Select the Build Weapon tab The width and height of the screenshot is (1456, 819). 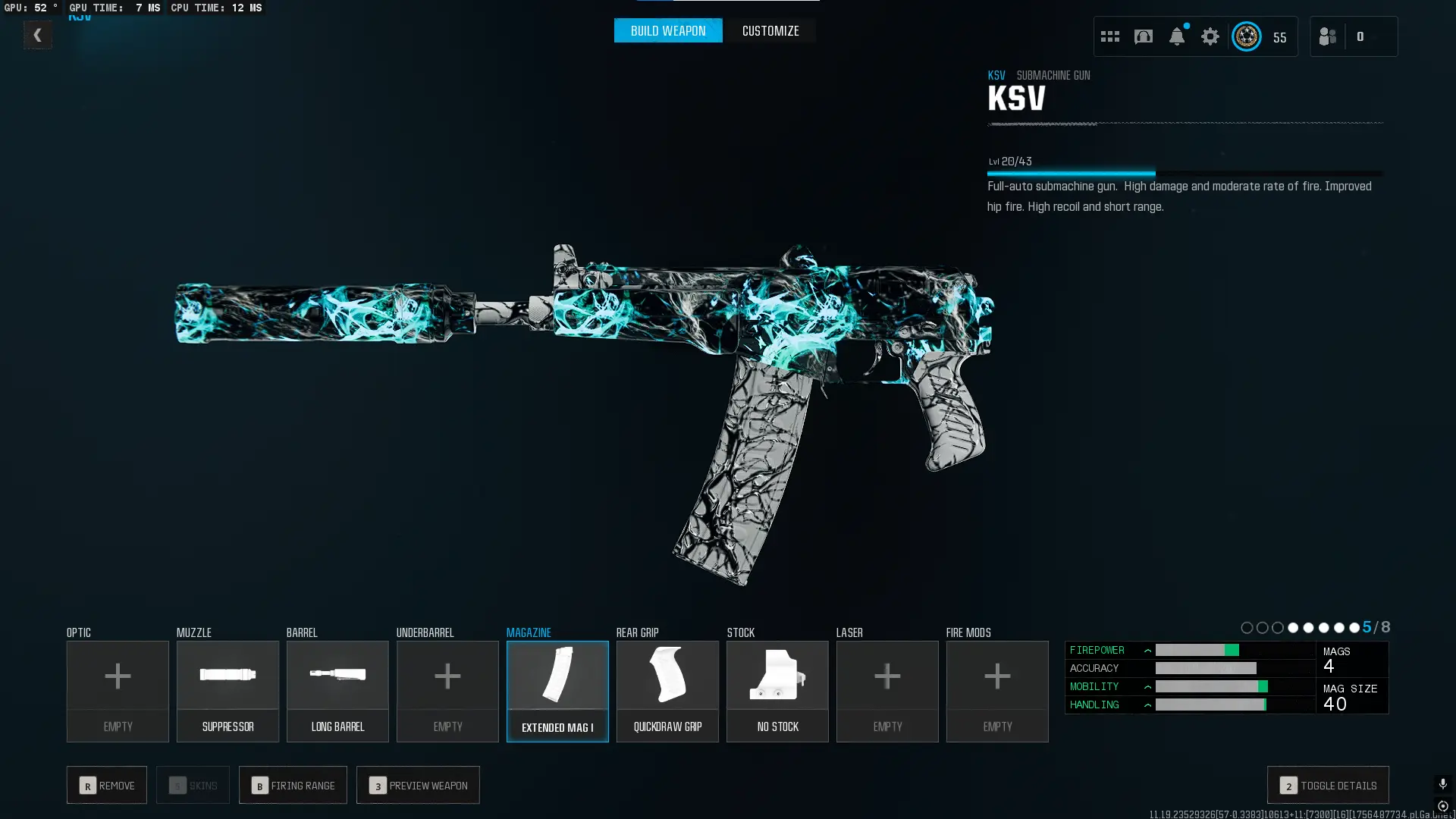[667, 31]
